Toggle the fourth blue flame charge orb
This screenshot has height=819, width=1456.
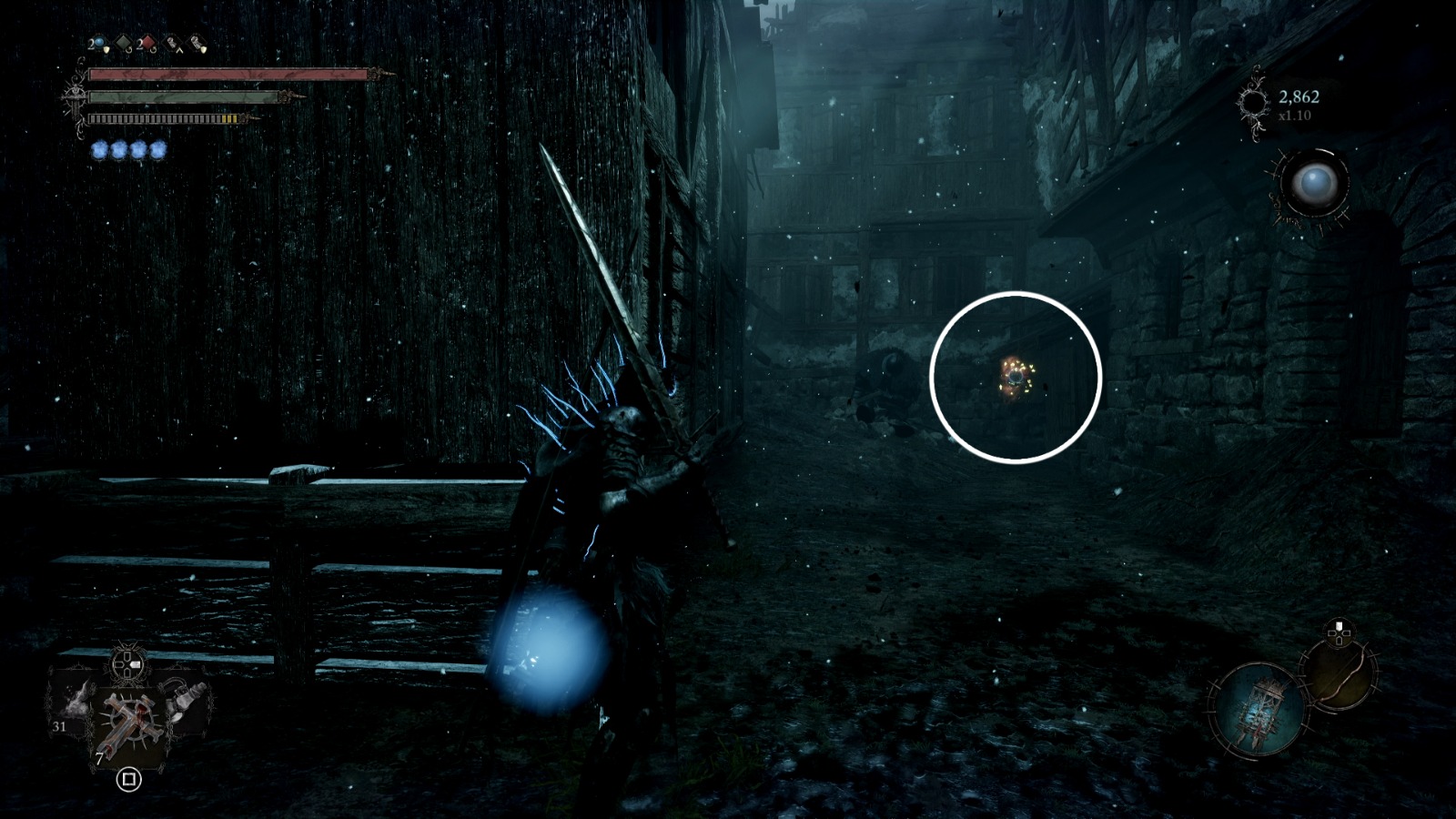[157, 148]
